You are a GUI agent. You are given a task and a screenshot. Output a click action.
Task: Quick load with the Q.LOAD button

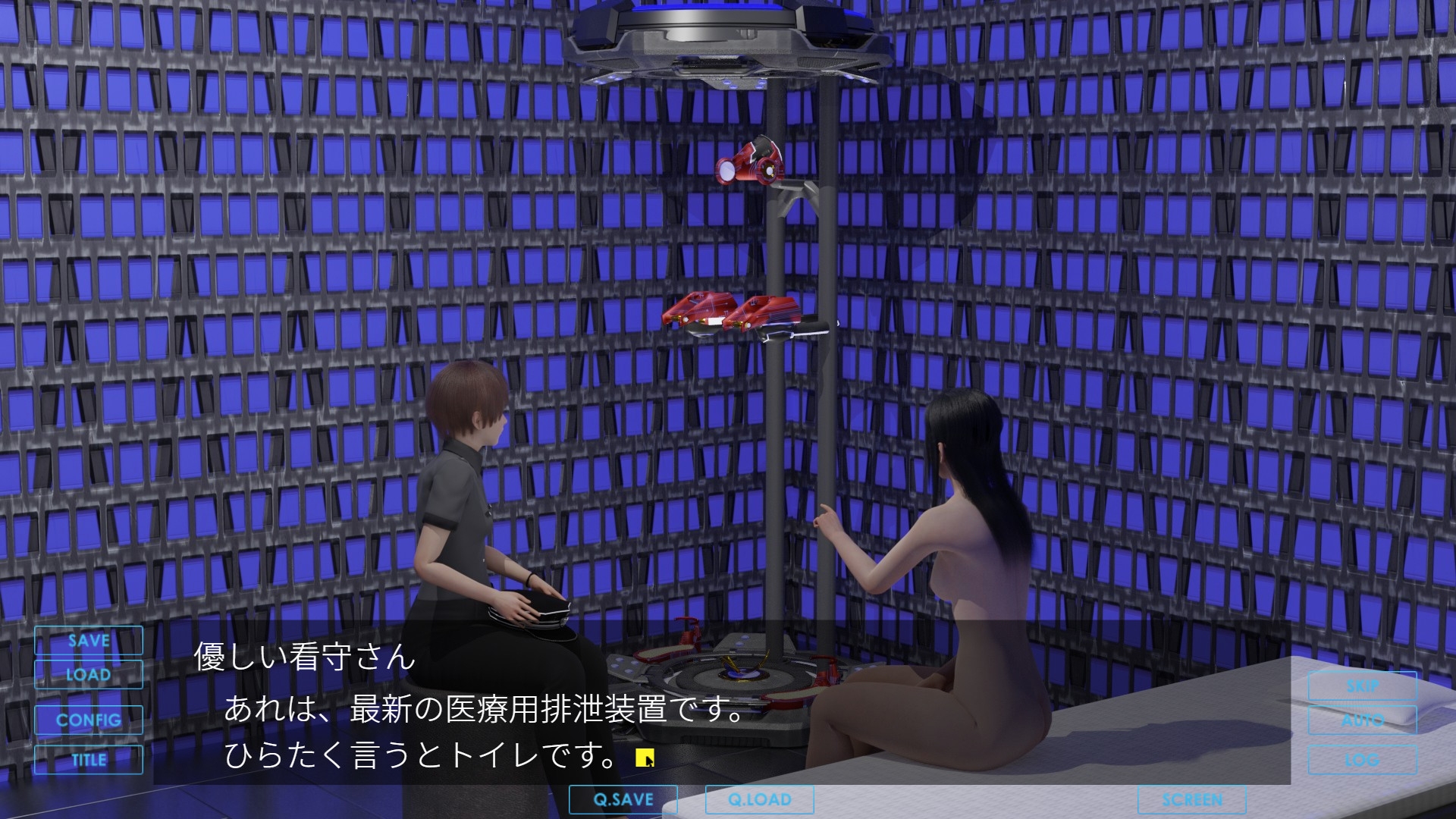pyautogui.click(x=759, y=799)
